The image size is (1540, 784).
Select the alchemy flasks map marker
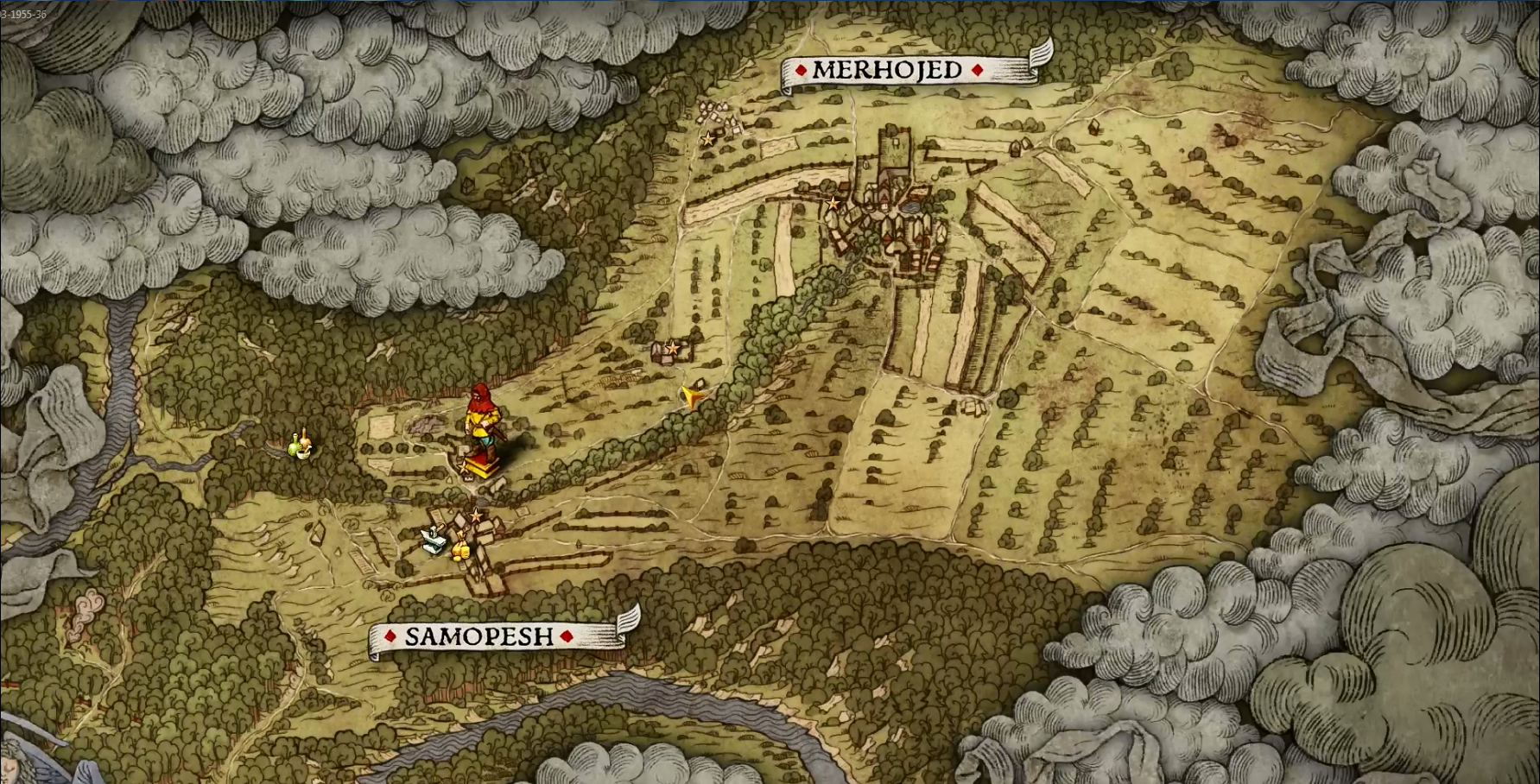[300, 446]
